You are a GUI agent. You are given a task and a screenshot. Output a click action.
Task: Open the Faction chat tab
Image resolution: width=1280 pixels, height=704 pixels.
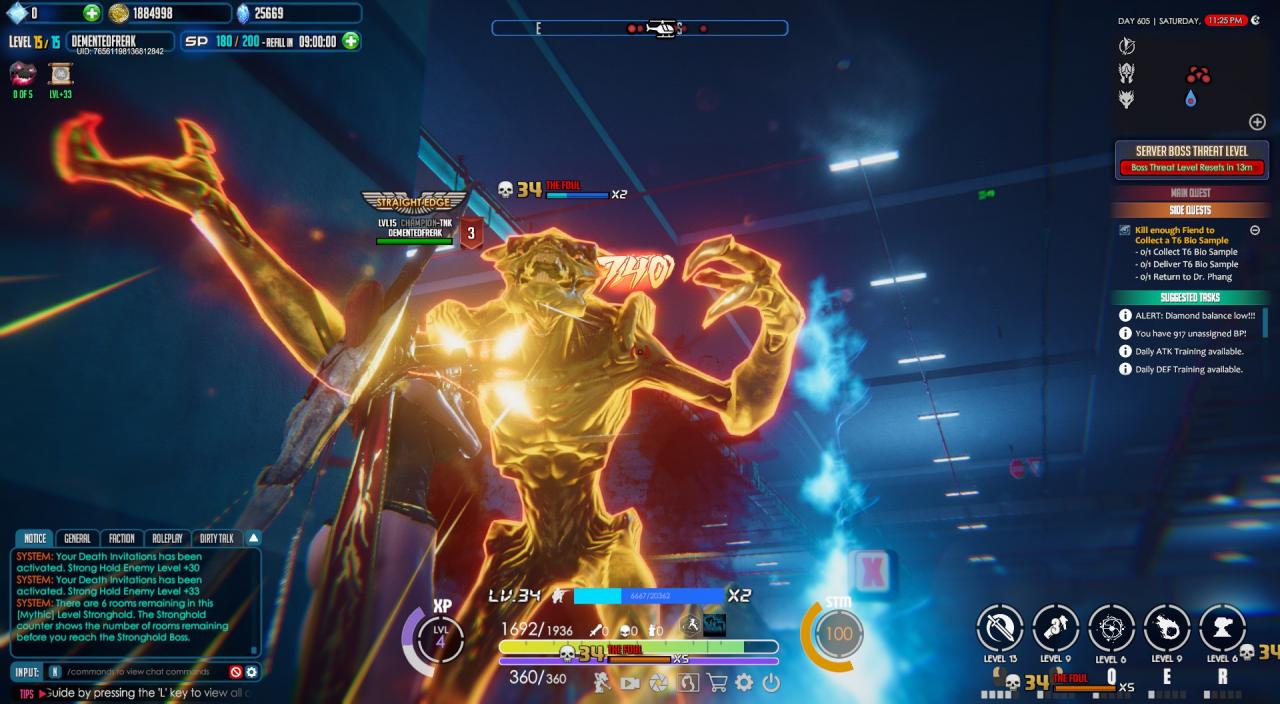tap(121, 538)
